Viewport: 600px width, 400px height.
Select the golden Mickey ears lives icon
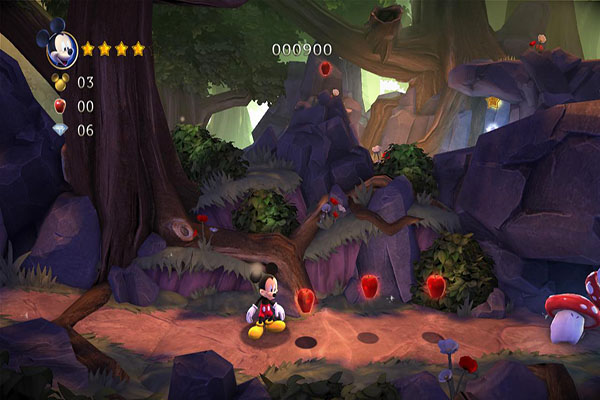pyautogui.click(x=59, y=81)
